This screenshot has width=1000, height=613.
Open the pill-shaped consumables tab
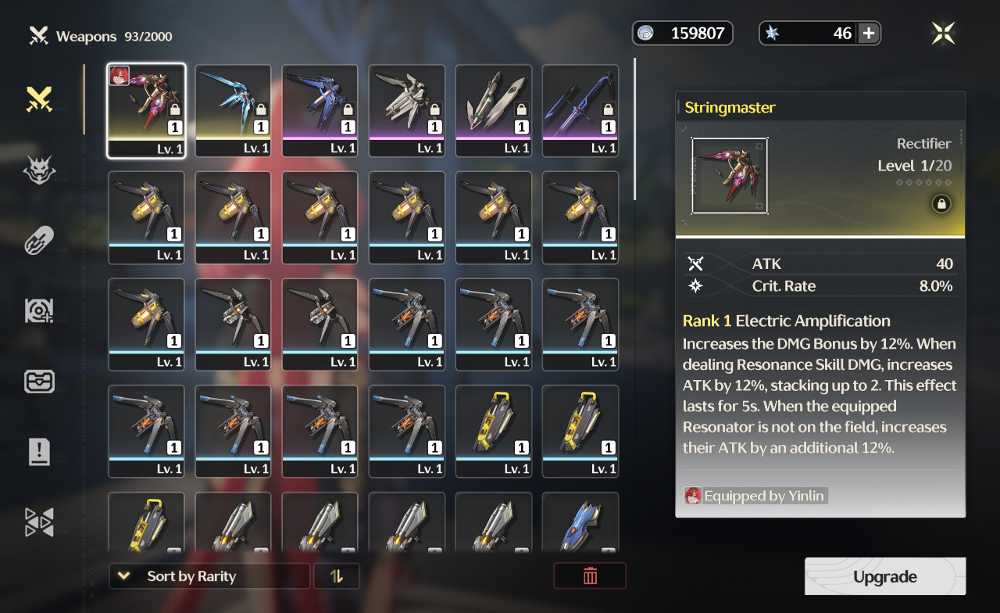[x=39, y=240]
